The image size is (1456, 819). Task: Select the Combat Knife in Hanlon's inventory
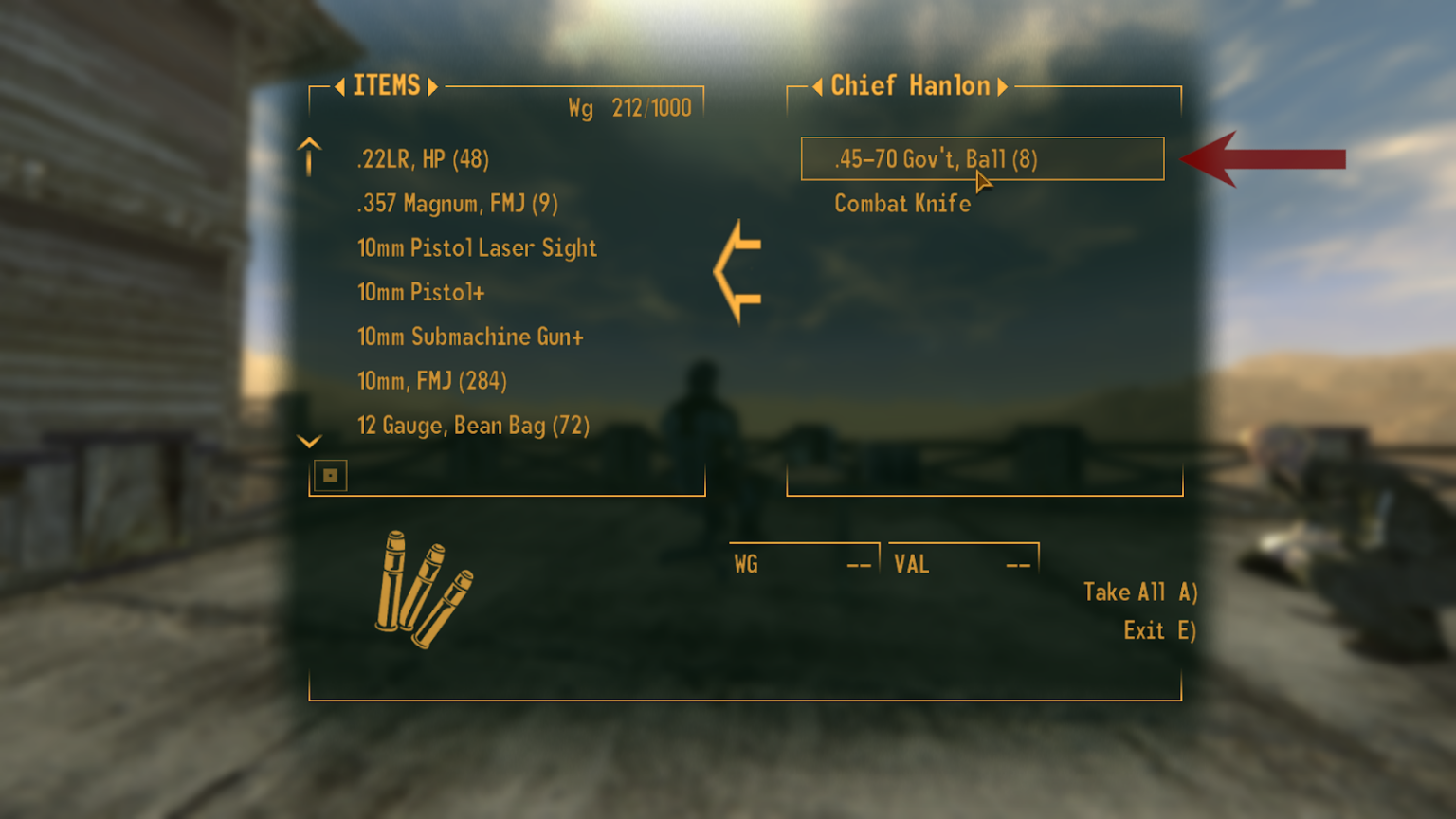pos(901,203)
